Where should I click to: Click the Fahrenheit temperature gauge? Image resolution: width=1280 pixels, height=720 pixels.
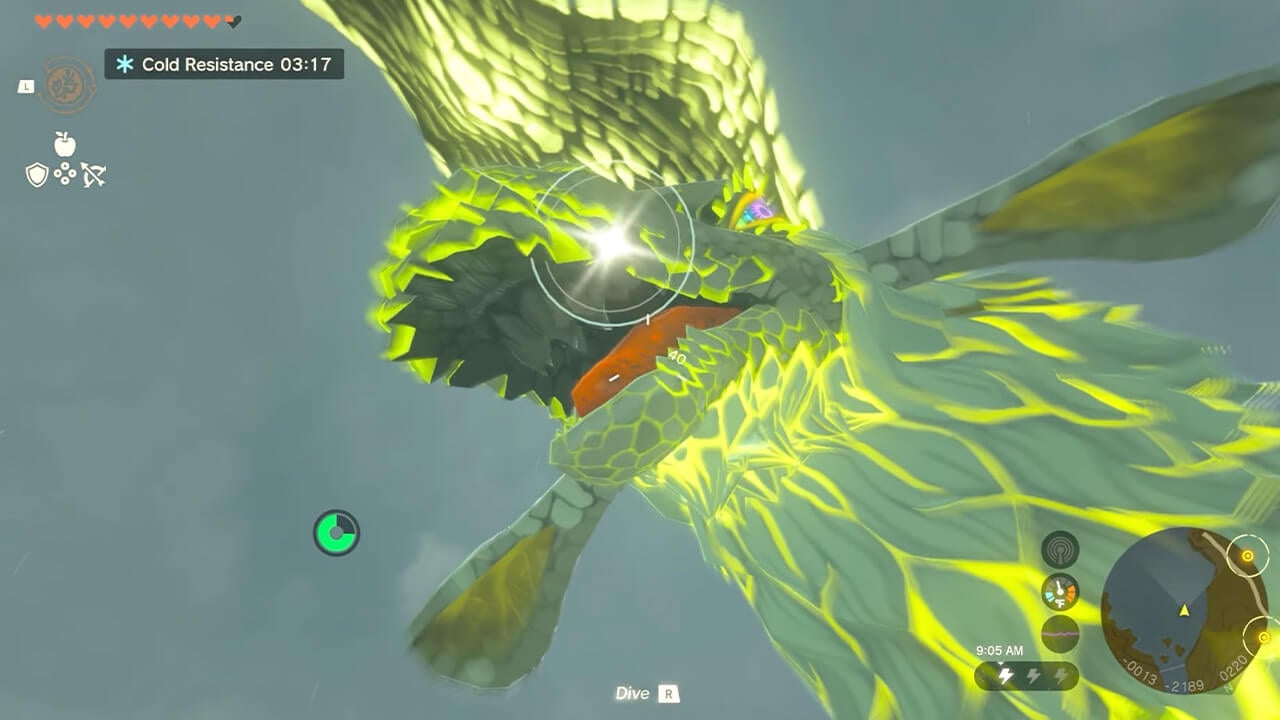pyautogui.click(x=1060, y=592)
